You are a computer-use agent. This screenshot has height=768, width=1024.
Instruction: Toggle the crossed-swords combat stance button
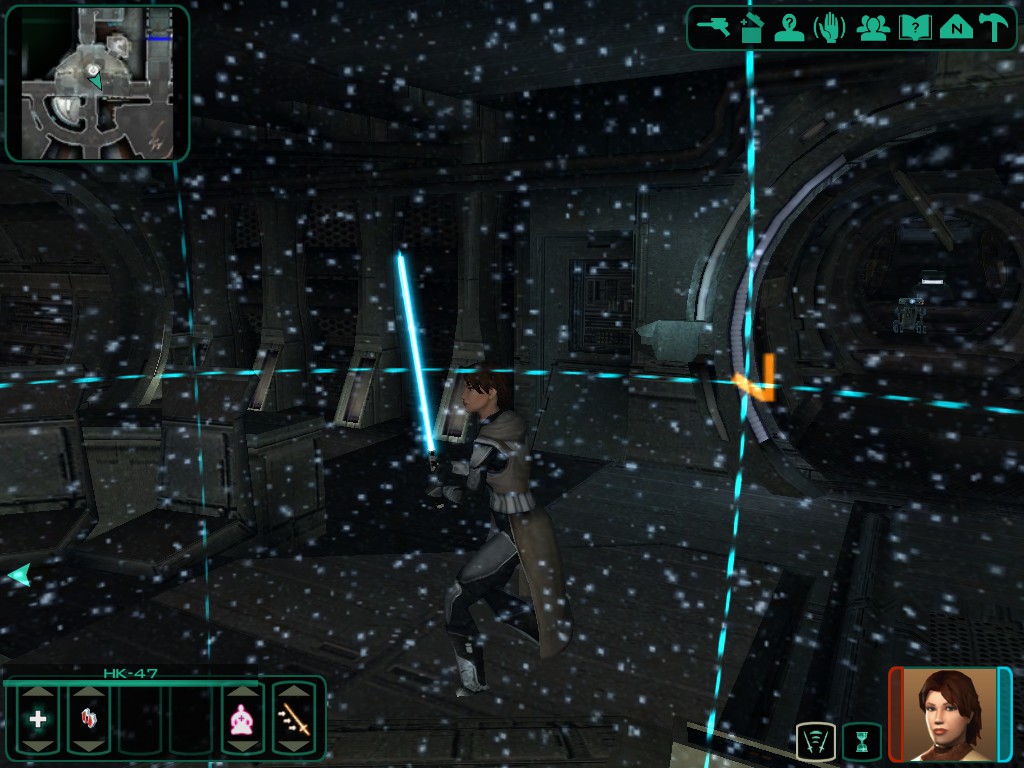[x=816, y=742]
